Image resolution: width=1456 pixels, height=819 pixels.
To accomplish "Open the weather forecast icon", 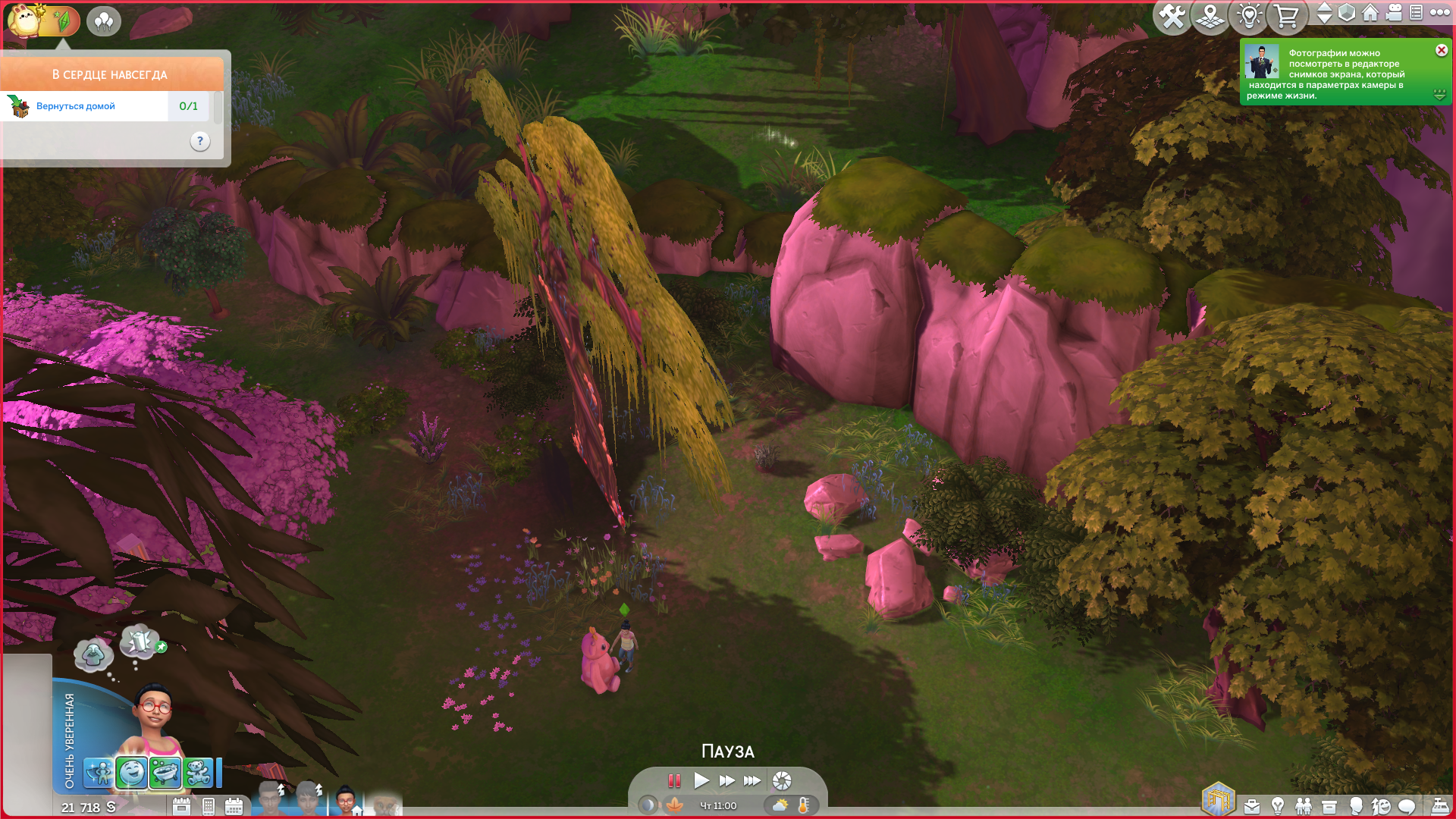I will [780, 805].
